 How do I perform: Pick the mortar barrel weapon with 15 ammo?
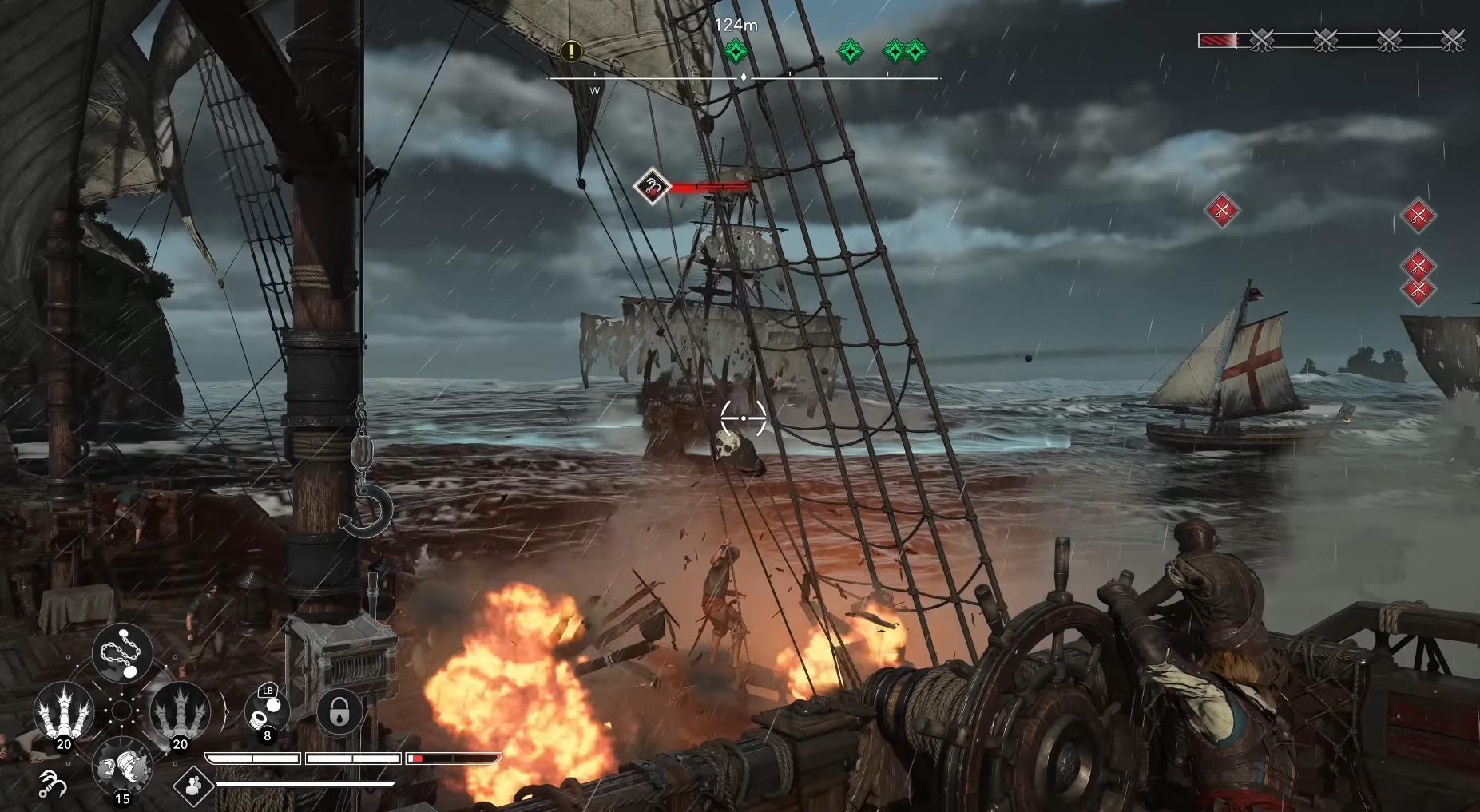click(121, 767)
